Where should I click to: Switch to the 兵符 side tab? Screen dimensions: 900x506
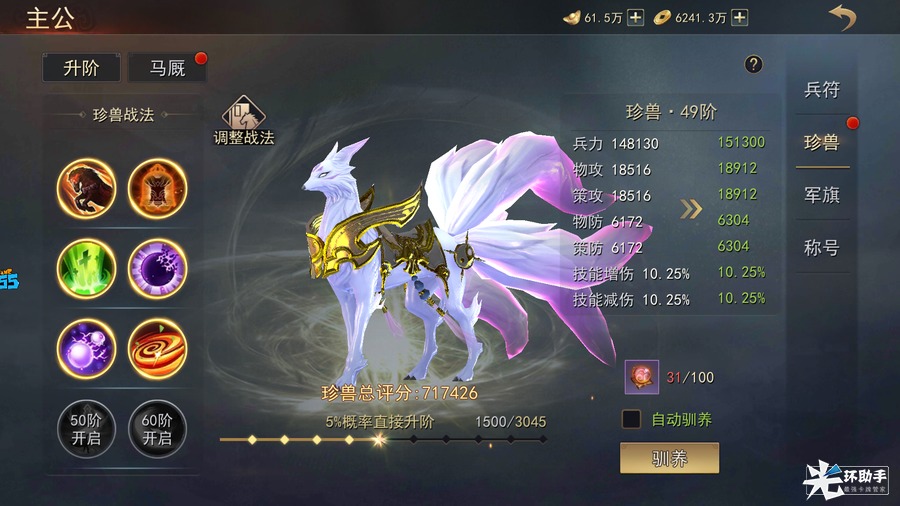point(822,90)
